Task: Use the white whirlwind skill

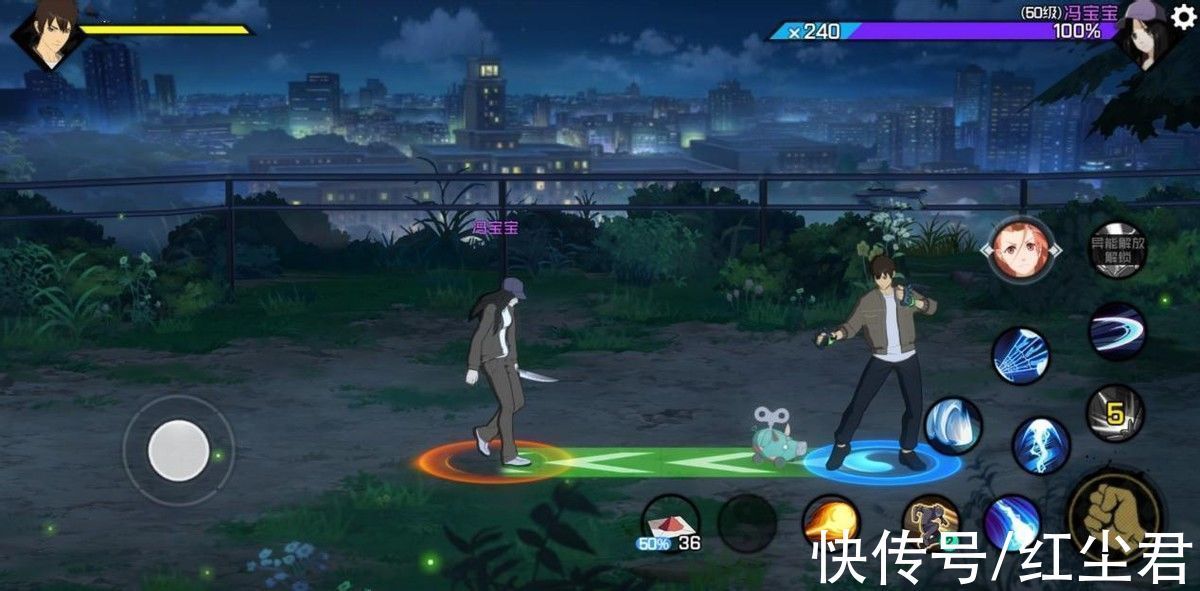Action: 952,426
